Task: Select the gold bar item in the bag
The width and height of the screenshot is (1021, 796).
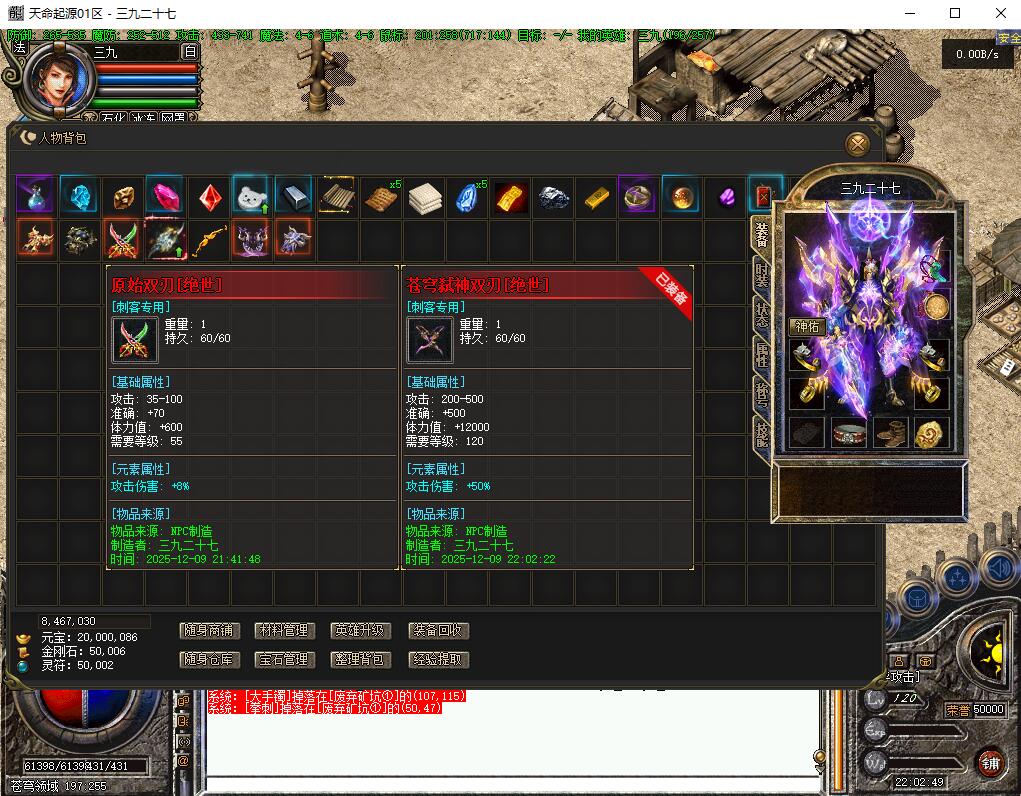Action: (597, 196)
